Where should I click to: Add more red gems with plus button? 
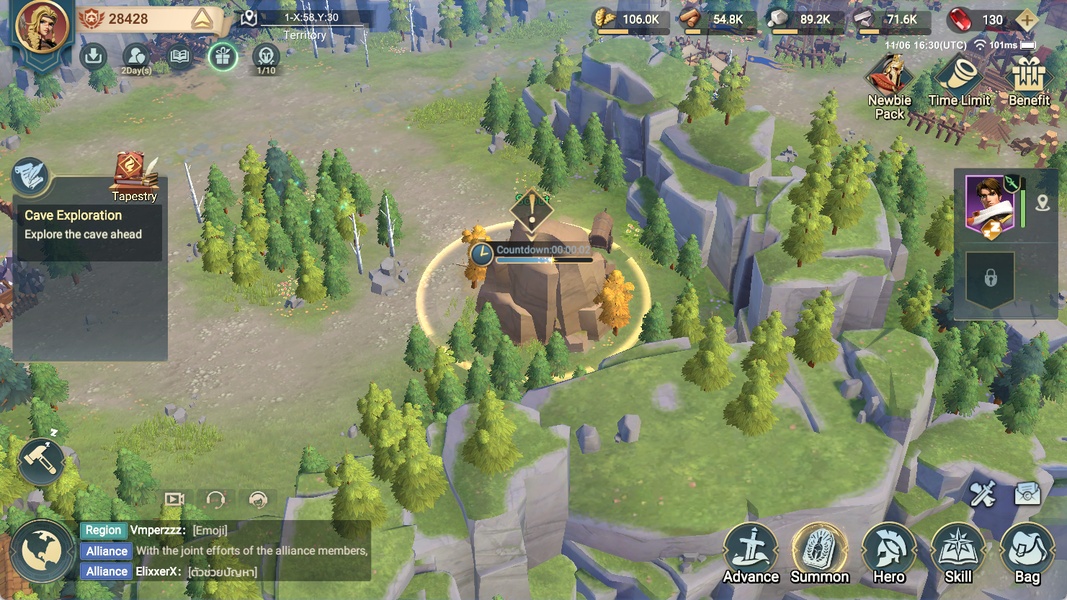(x=1027, y=20)
